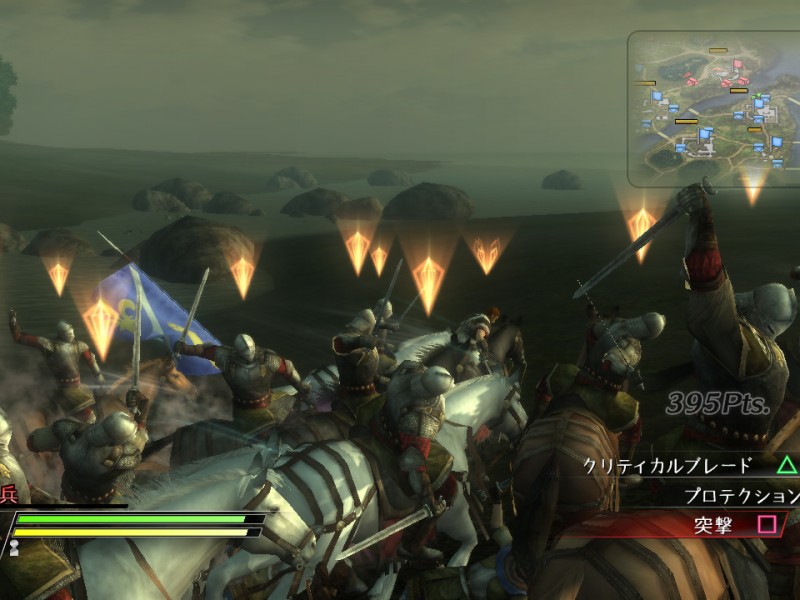Choose the プロテクション skill entry

[742, 495]
